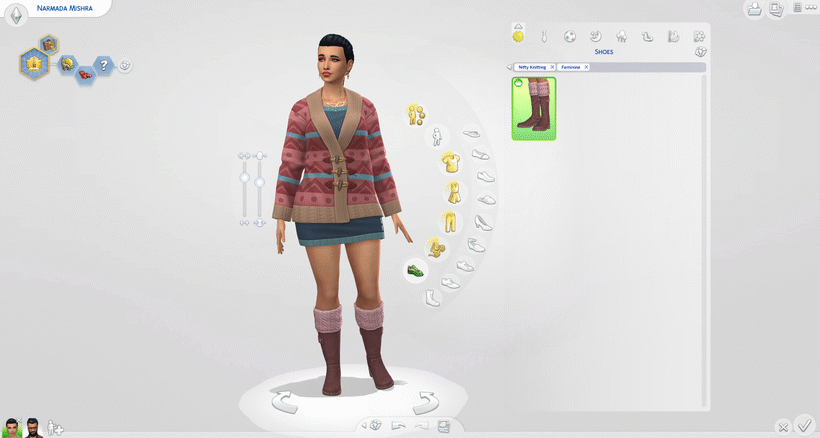This screenshot has width=820, height=438.
Task: Open the full body dress category
Action: pos(453,191)
